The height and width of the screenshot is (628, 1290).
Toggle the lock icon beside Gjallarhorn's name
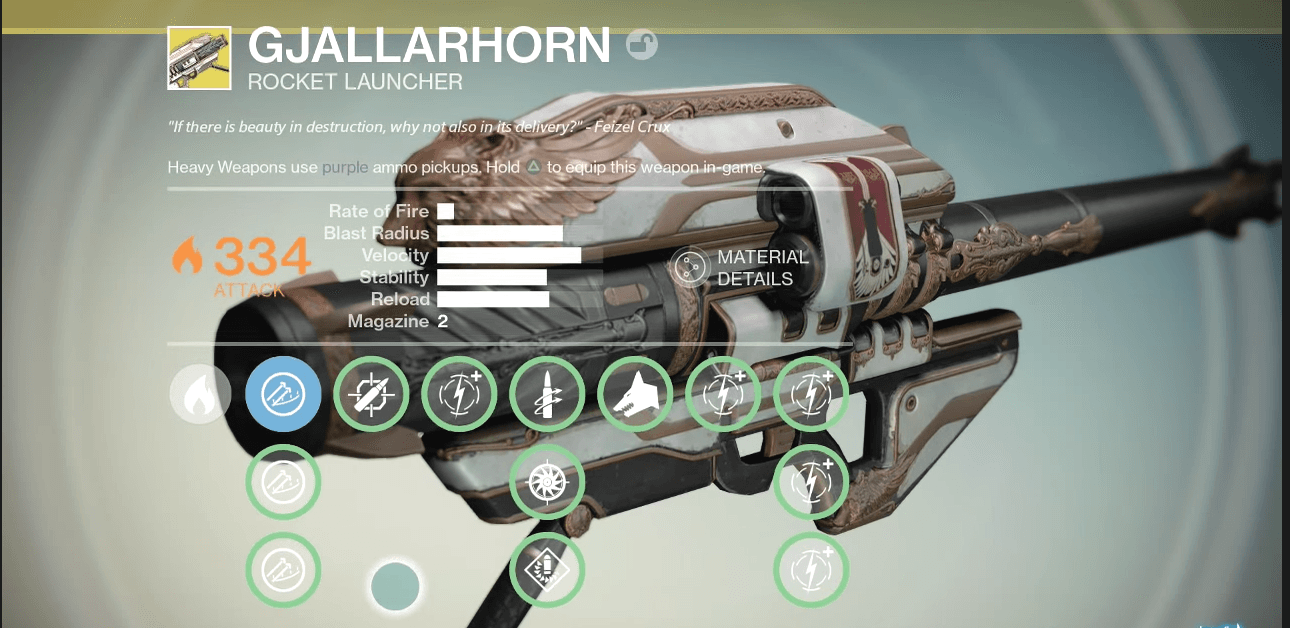pos(641,45)
